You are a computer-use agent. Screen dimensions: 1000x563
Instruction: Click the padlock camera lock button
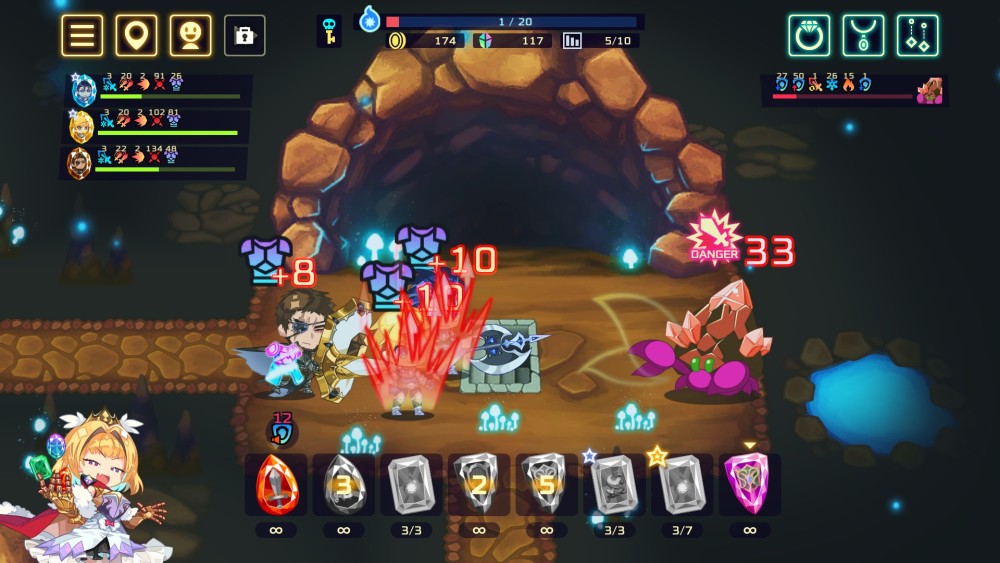(244, 35)
